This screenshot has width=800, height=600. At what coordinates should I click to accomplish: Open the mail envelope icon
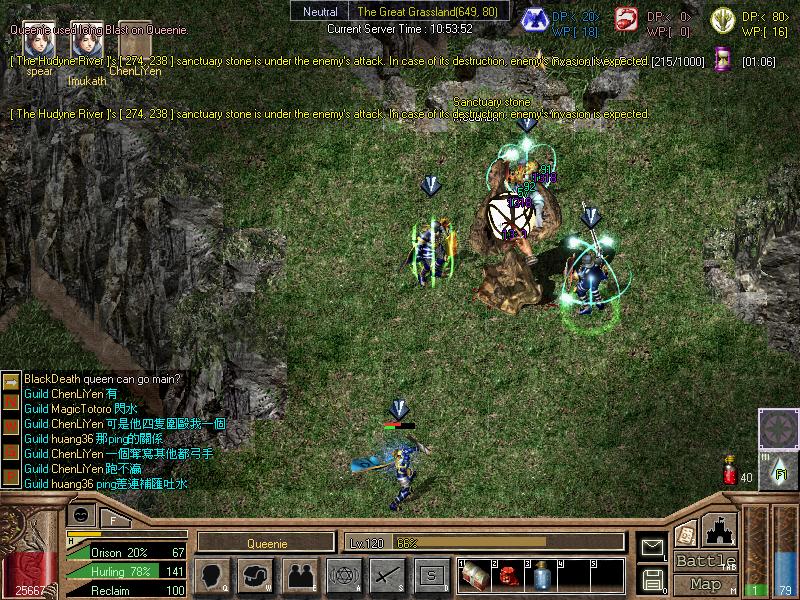653,547
